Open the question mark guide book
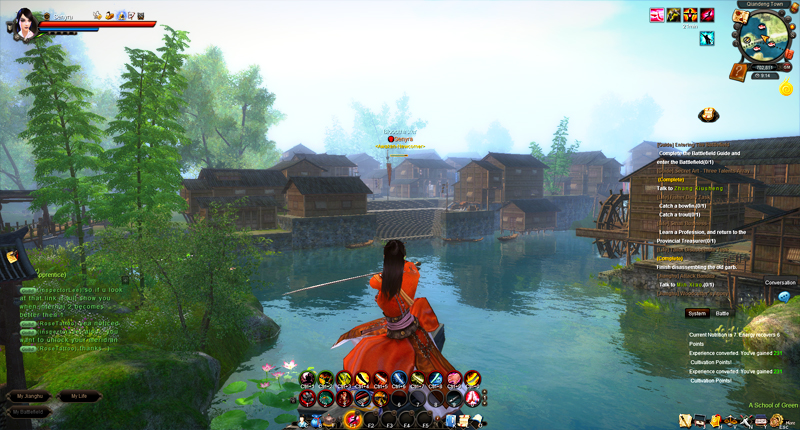The image size is (800, 430). click(x=738, y=72)
